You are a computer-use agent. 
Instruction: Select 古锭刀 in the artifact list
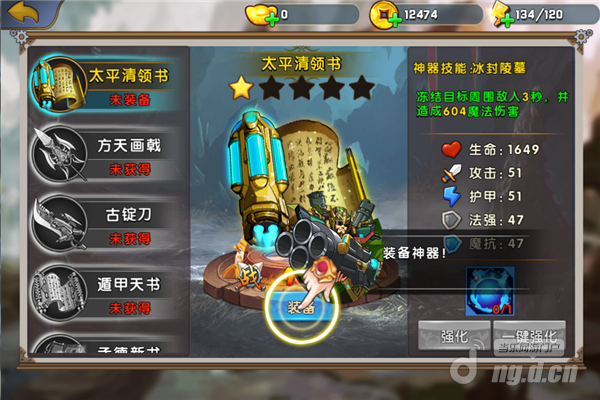coord(108,223)
